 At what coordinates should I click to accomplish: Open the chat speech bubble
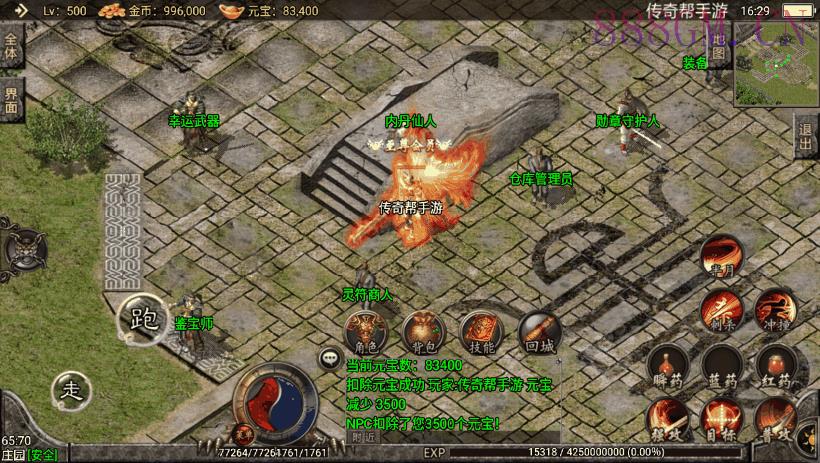click(329, 357)
